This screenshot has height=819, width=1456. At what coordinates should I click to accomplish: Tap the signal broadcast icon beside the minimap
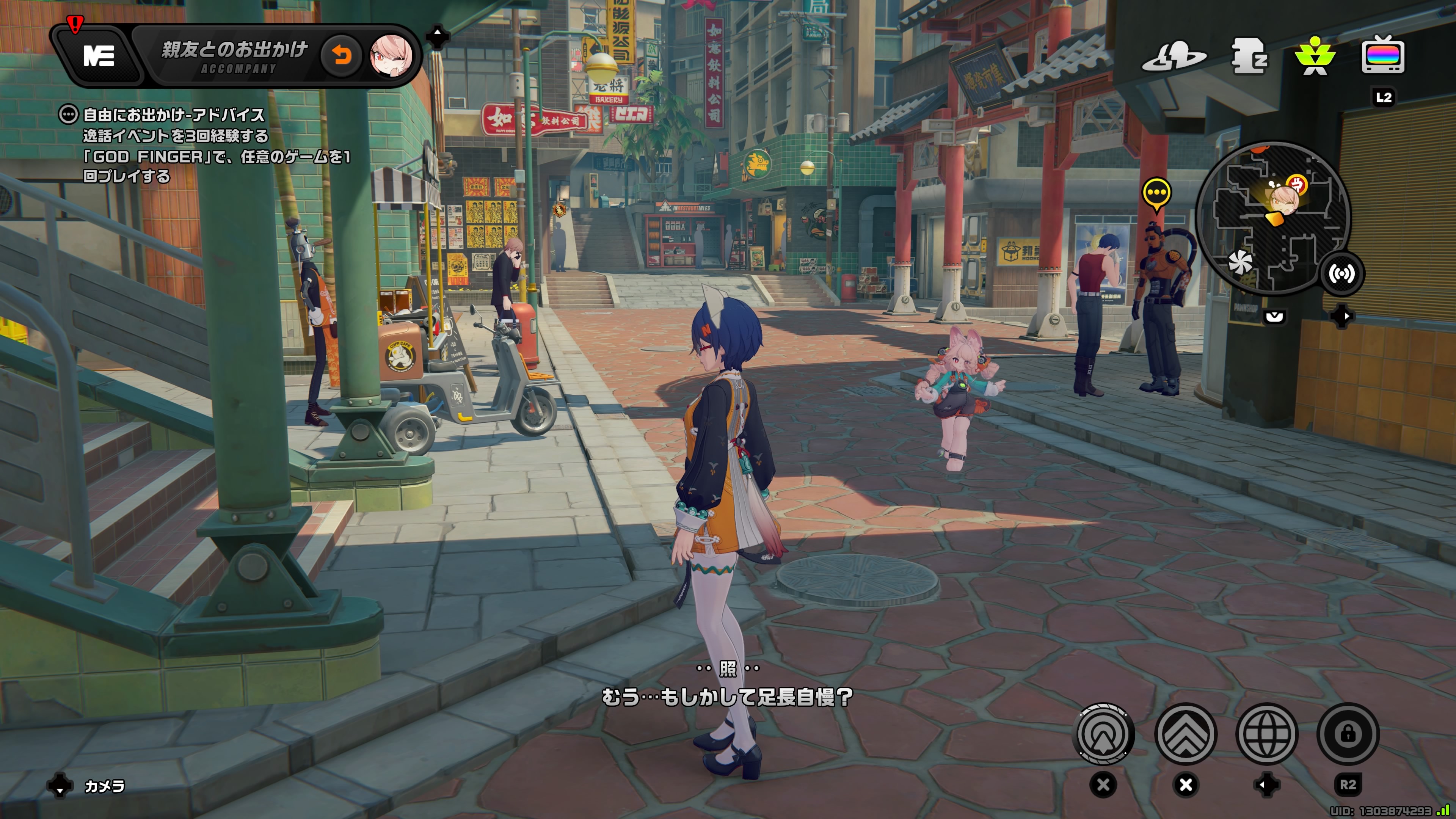[x=1341, y=274]
